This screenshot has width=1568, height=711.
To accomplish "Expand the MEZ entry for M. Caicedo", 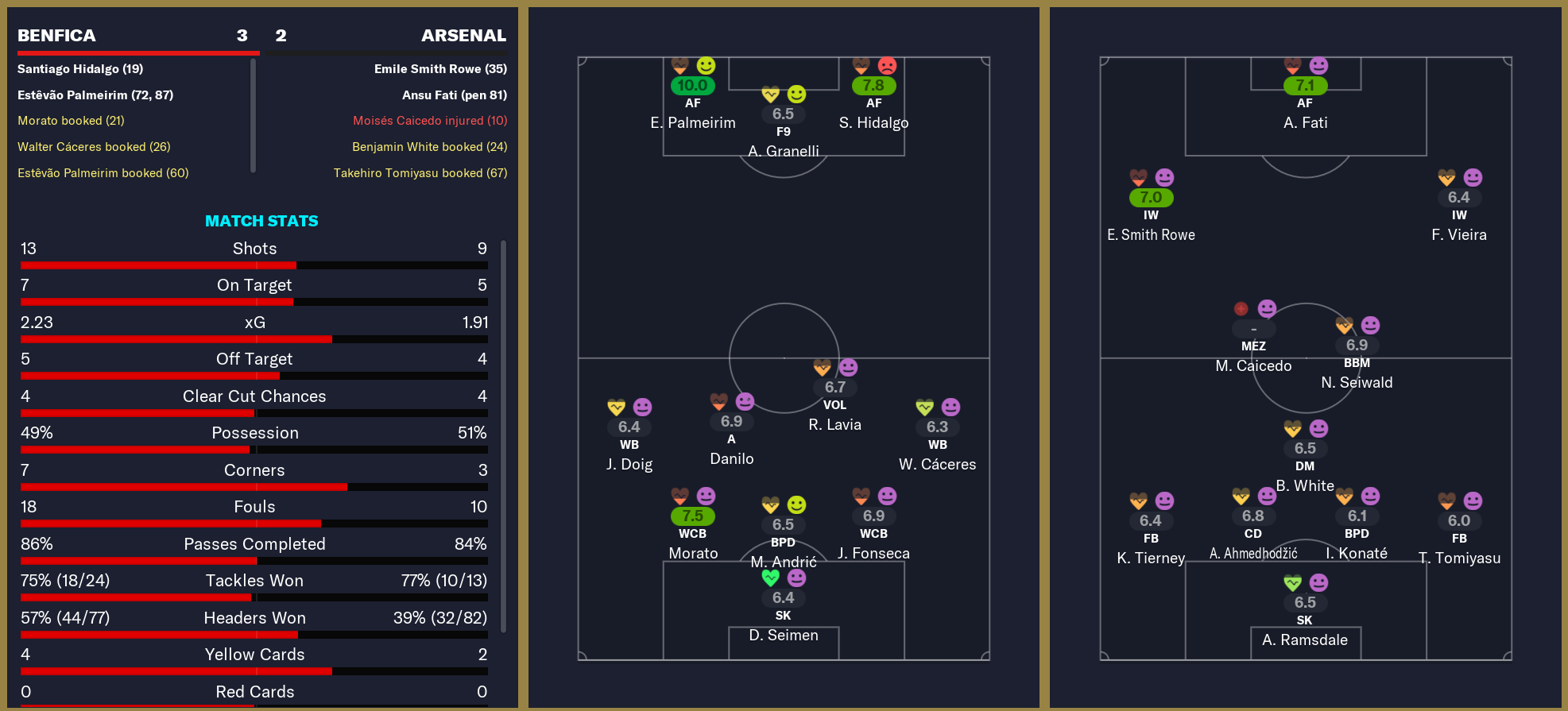I will coord(1252,345).
